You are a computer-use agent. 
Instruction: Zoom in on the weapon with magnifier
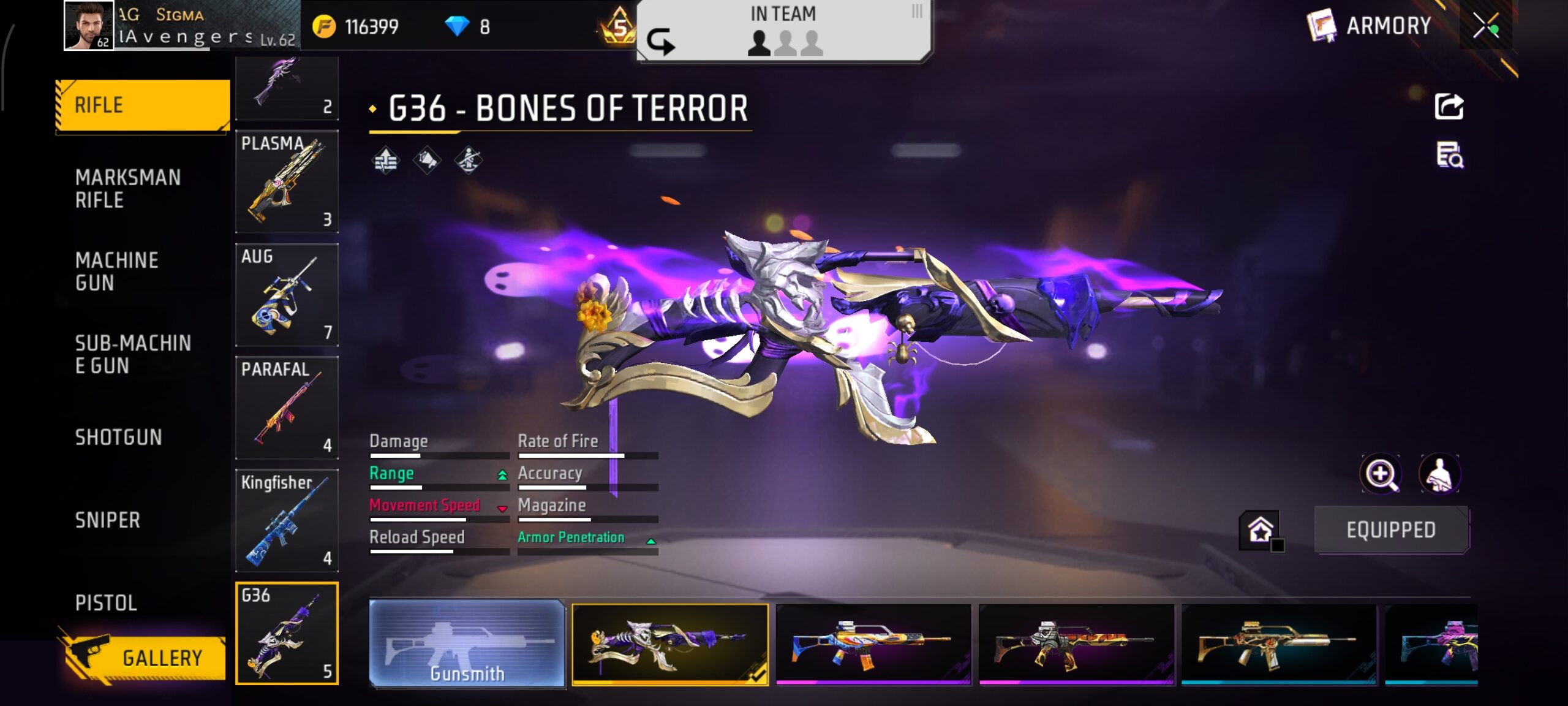click(x=1381, y=474)
